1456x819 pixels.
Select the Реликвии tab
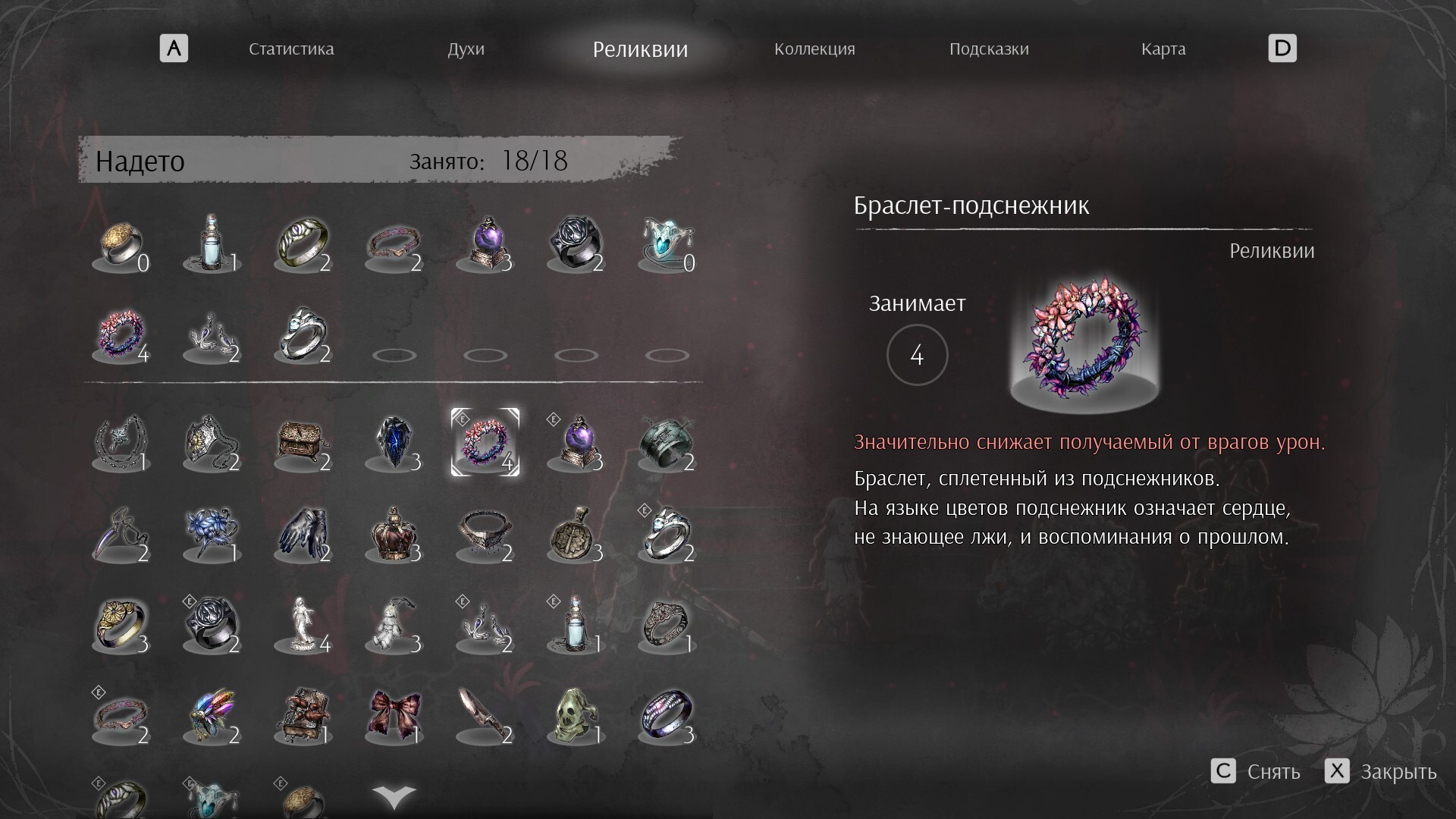[x=640, y=49]
